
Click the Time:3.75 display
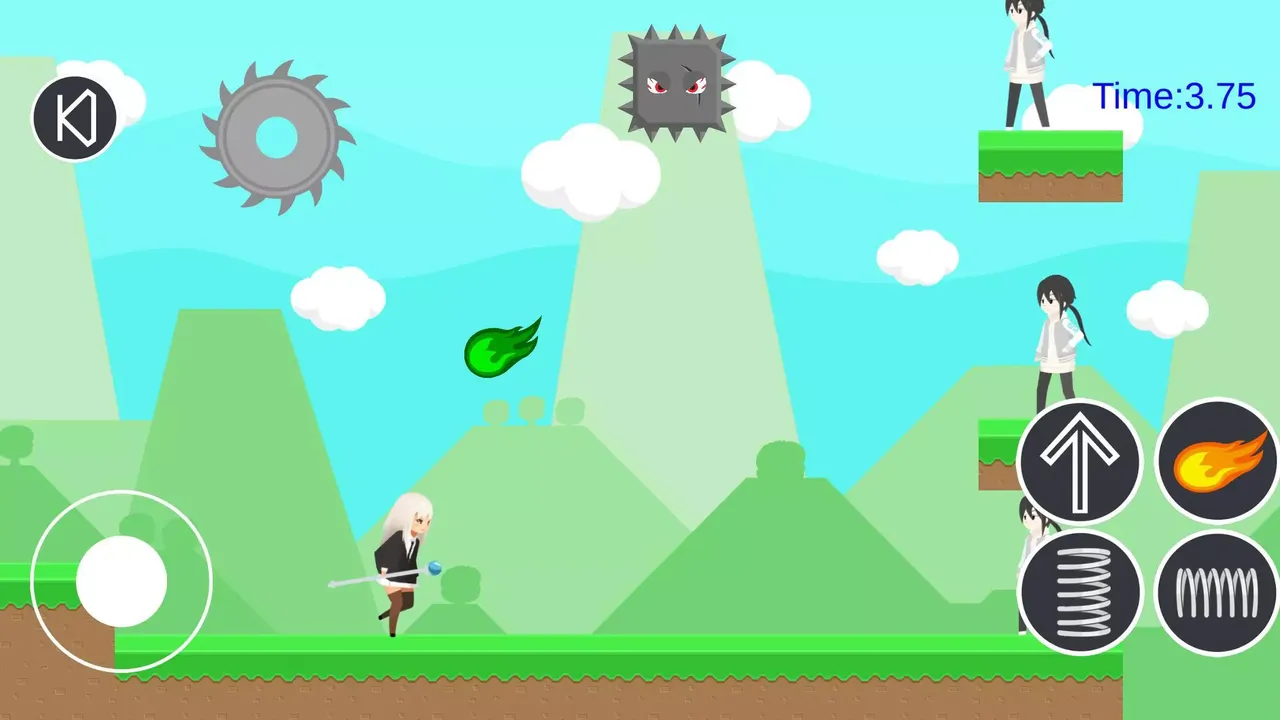(1175, 97)
